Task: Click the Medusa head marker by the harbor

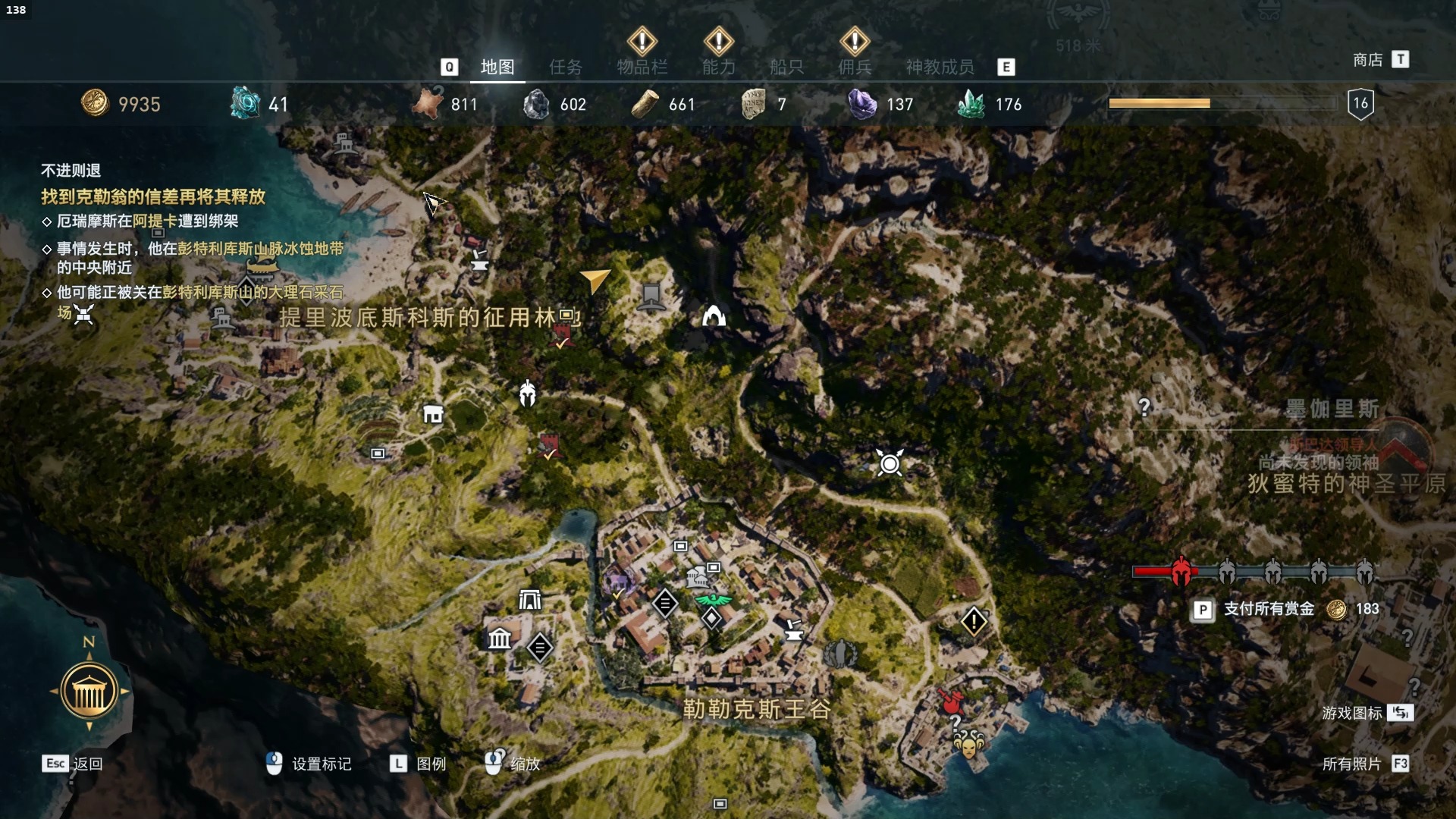Action: tap(968, 745)
